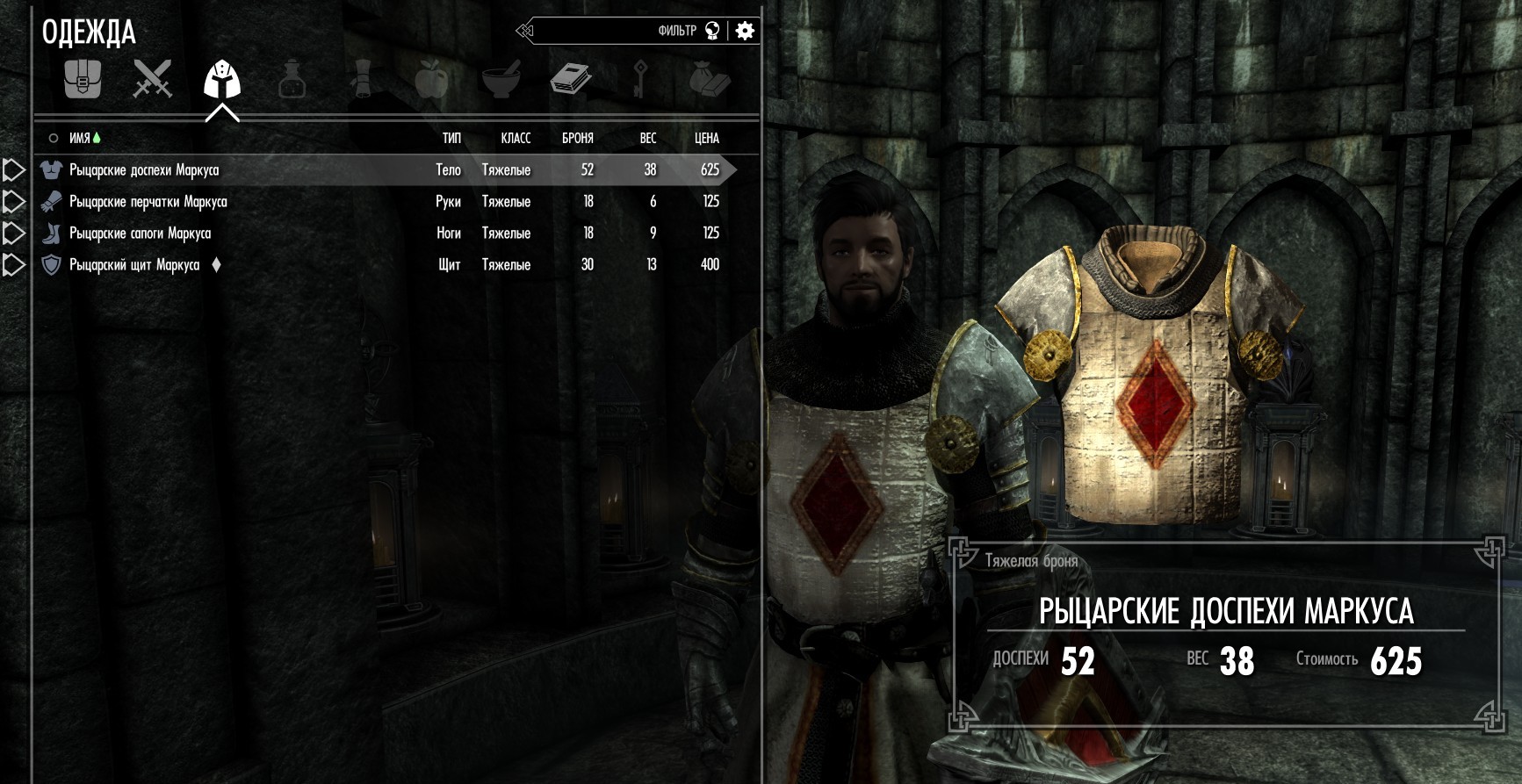
Task: Open the scrolls category tab
Action: pos(362,80)
